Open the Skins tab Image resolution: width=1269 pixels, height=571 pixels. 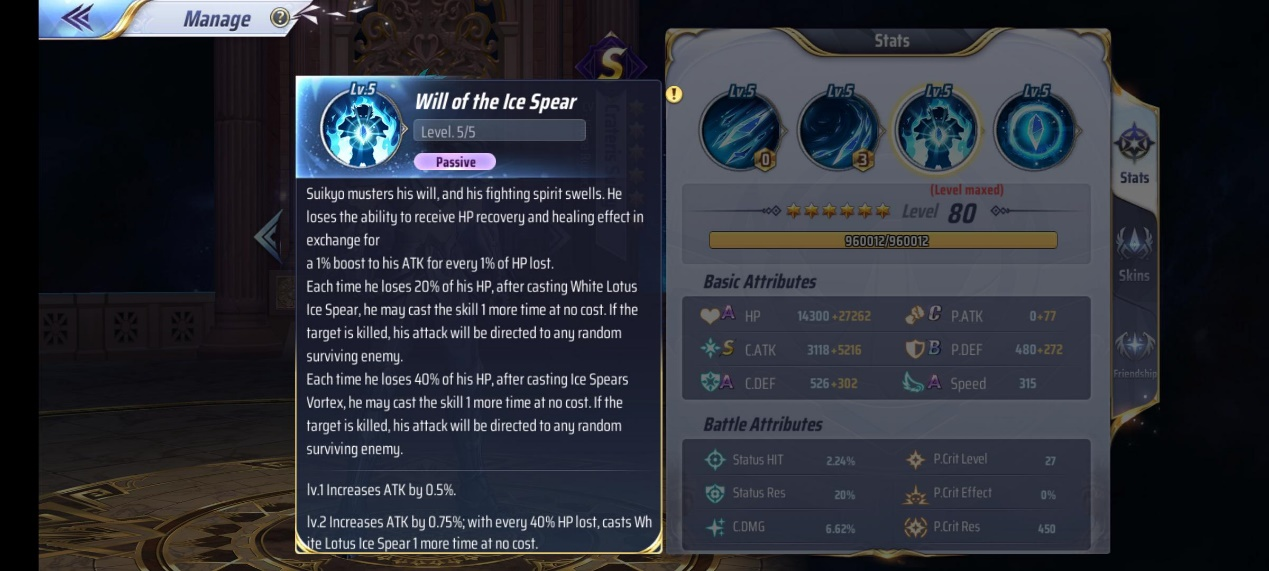point(1134,253)
